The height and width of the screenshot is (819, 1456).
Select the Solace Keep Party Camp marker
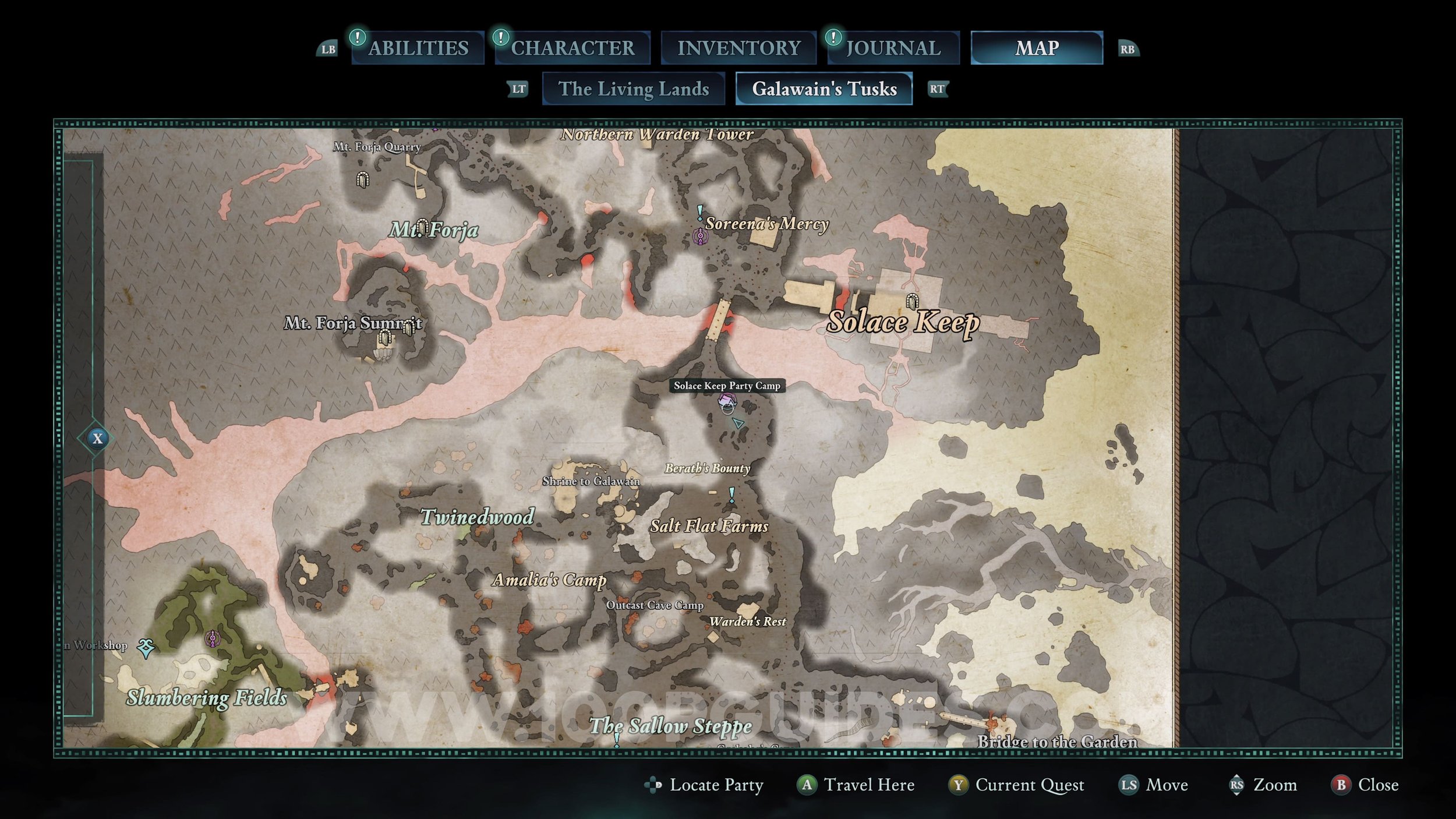point(727,401)
